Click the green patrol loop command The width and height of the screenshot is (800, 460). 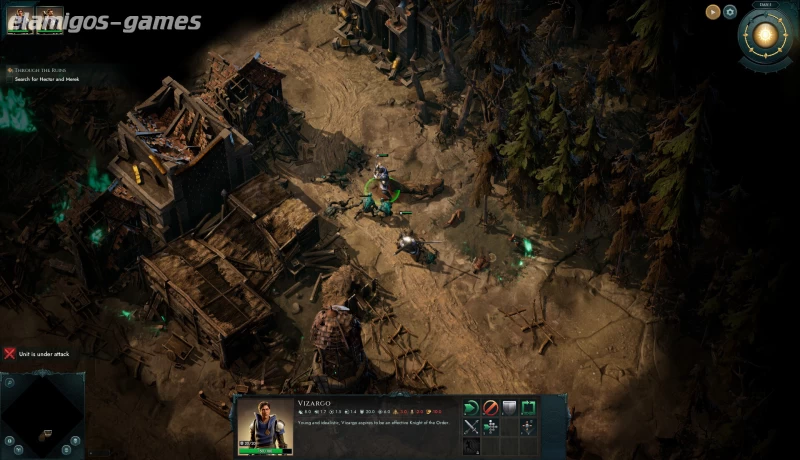[x=529, y=407]
